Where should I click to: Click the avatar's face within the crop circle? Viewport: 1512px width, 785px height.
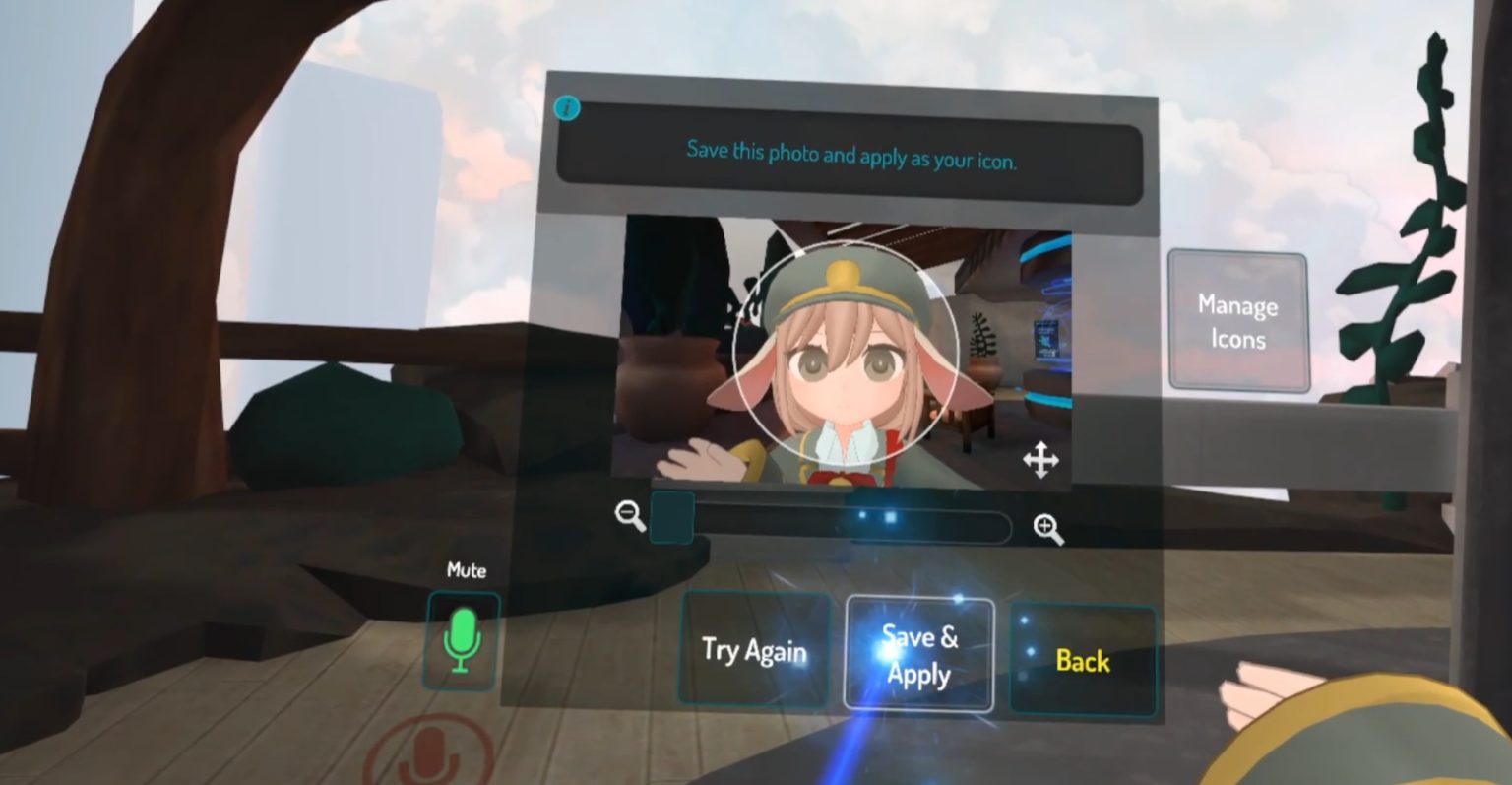(x=845, y=364)
